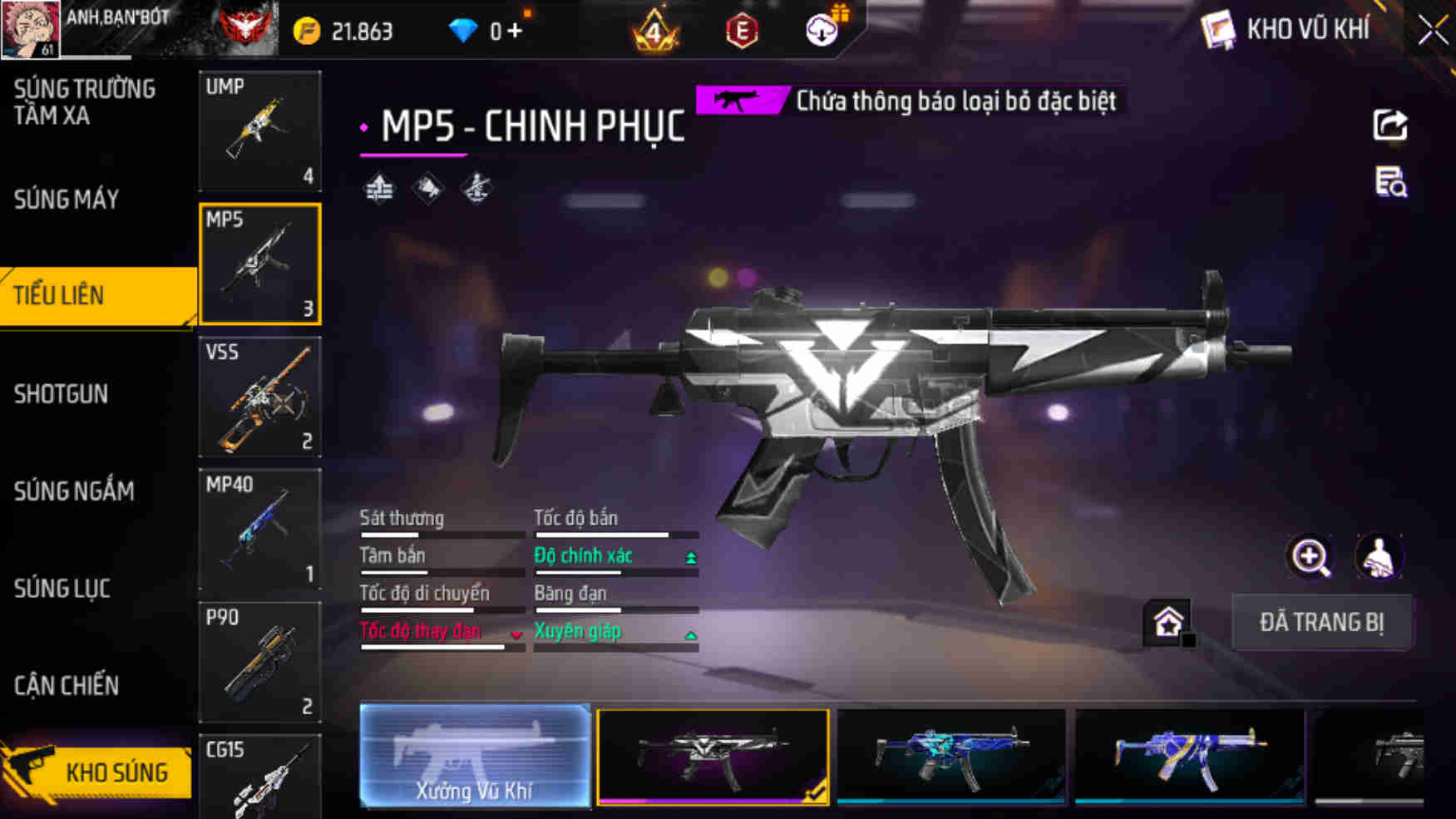
Task: Zoom in with the magnifier icon
Action: 1310,557
